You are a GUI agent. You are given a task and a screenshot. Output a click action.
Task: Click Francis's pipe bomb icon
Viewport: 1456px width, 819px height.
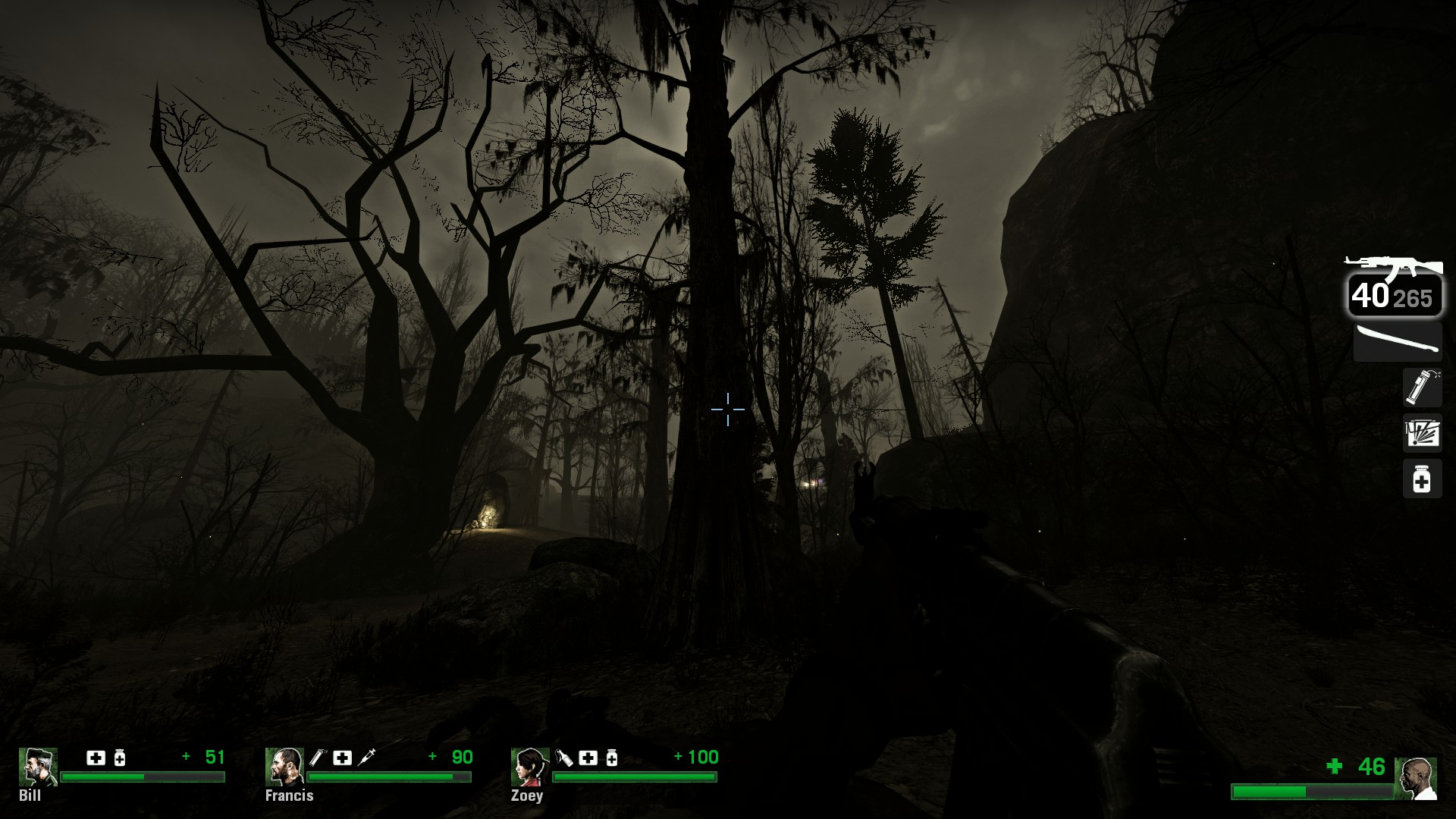tap(317, 757)
